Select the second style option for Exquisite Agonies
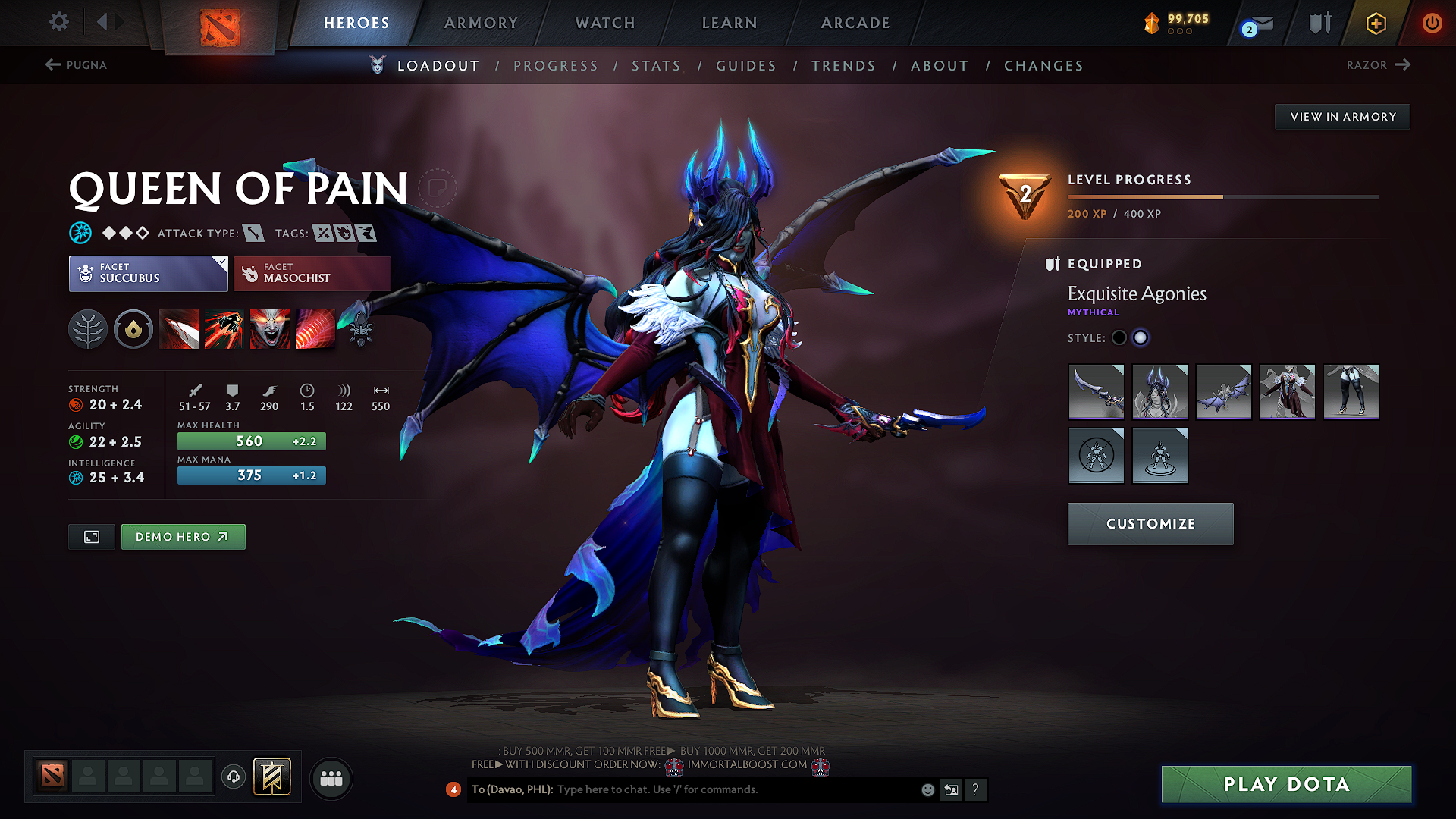 pos(1141,337)
